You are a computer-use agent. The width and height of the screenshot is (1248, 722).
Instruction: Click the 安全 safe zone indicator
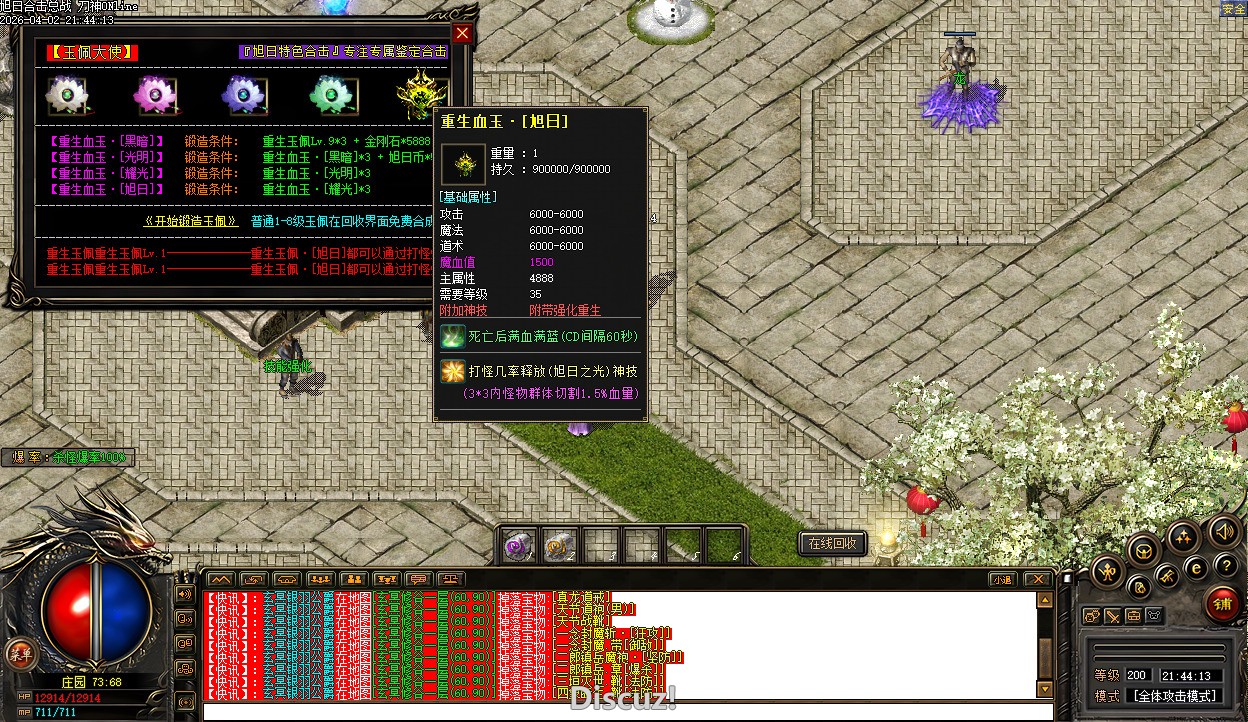click(x=1233, y=9)
